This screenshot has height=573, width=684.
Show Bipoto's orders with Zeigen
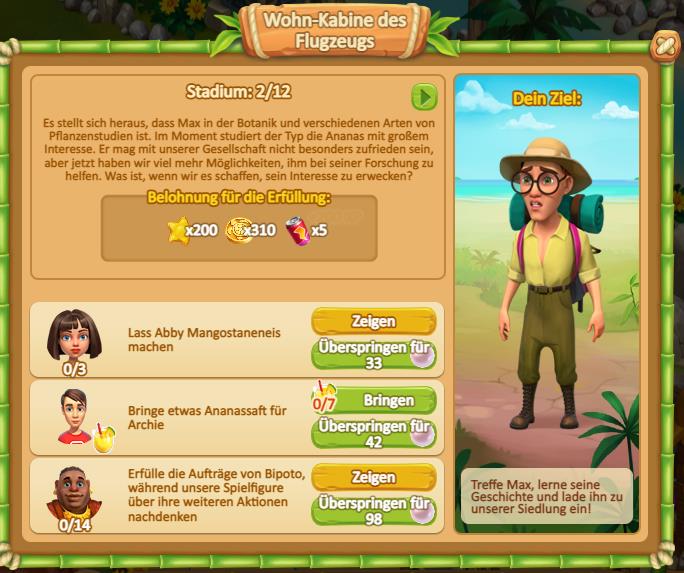point(373,477)
